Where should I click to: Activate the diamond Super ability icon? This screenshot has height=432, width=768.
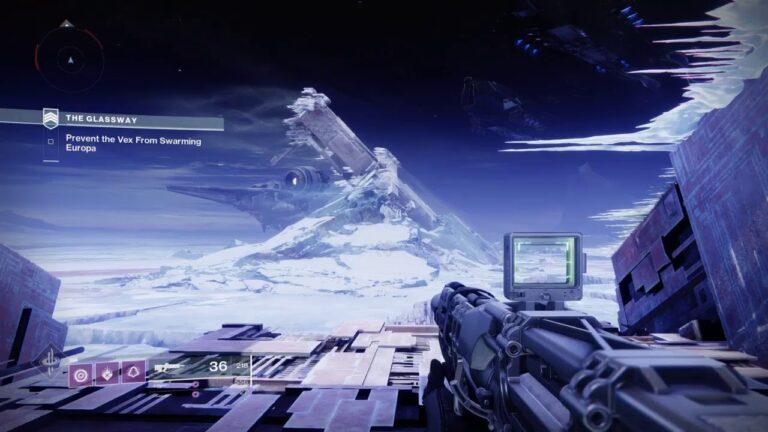(x=49, y=362)
